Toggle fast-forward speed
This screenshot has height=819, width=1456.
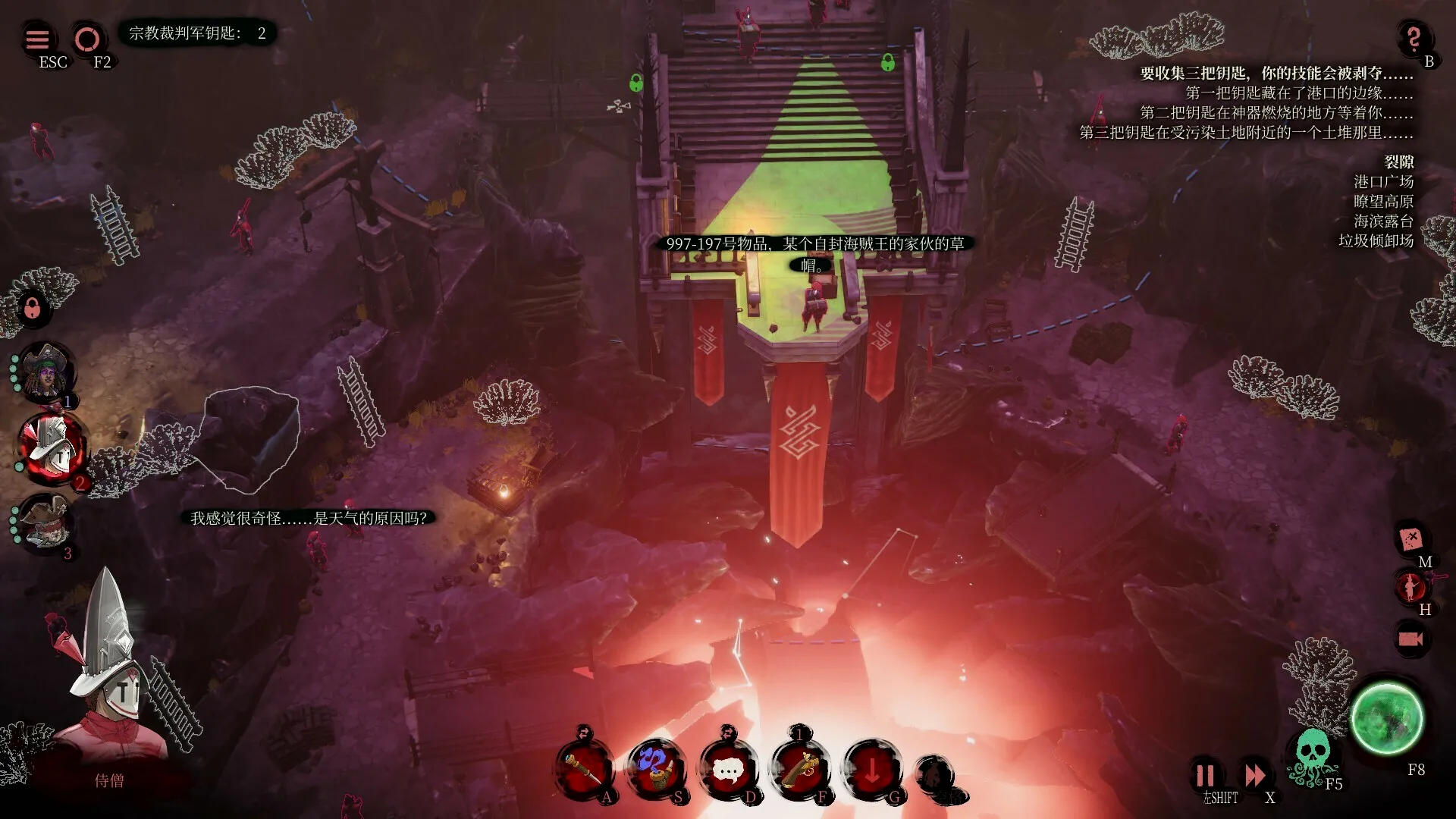coord(1255,775)
